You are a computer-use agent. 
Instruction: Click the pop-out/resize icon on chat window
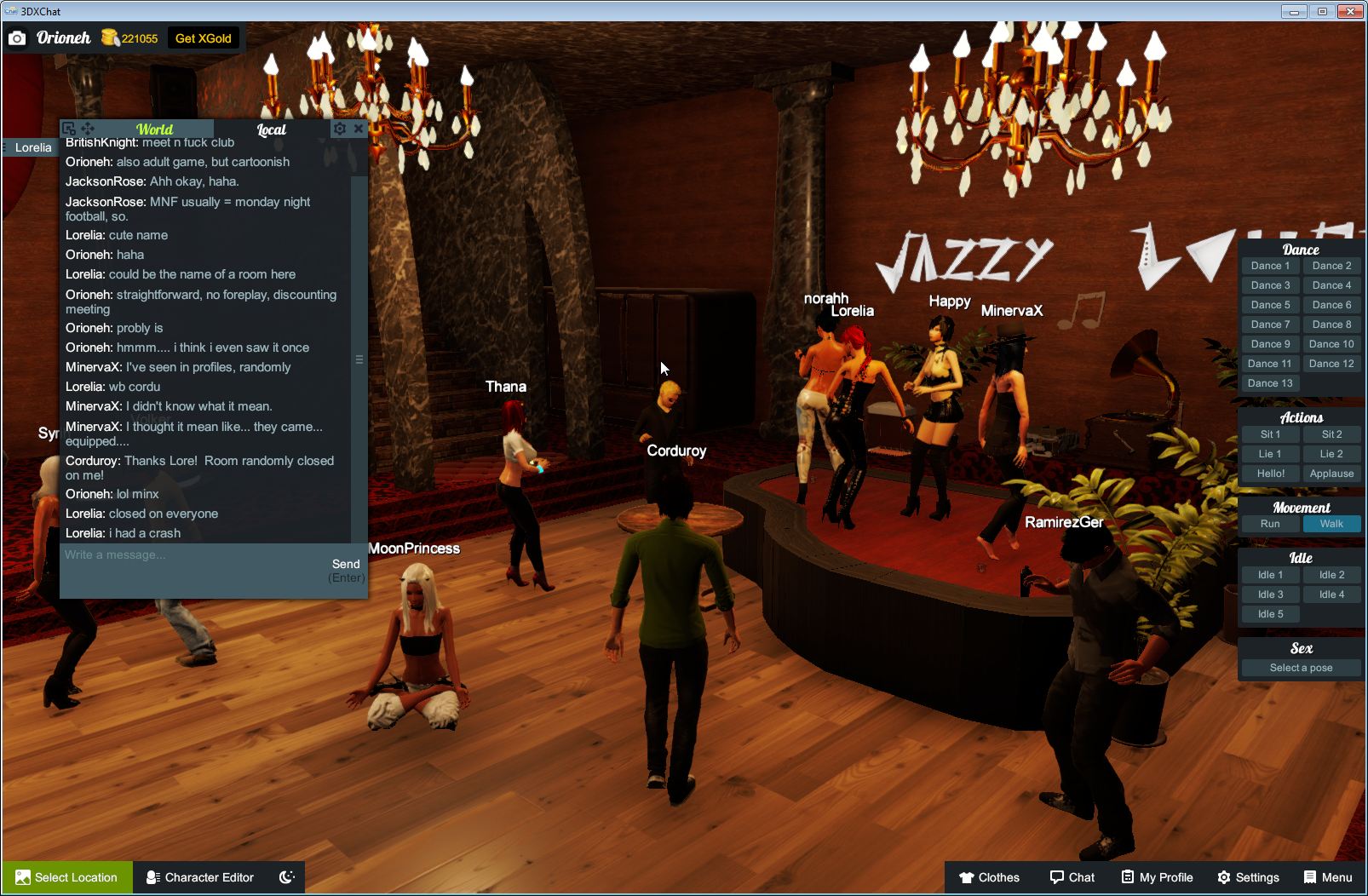tap(67, 129)
